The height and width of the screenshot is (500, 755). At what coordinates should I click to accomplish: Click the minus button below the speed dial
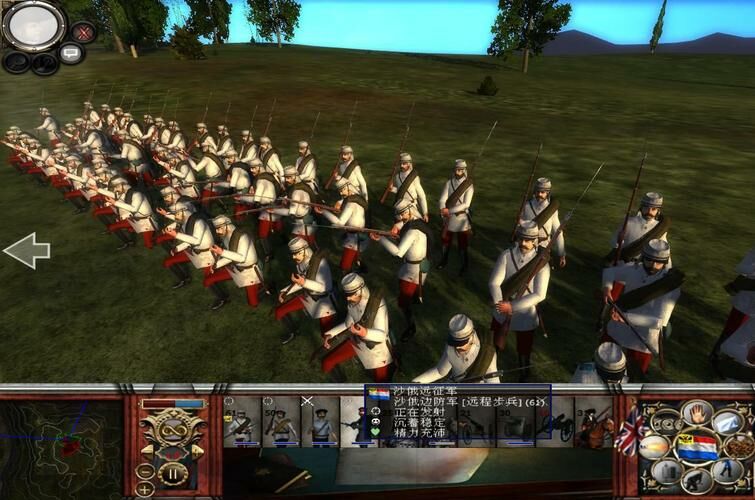pos(146,471)
